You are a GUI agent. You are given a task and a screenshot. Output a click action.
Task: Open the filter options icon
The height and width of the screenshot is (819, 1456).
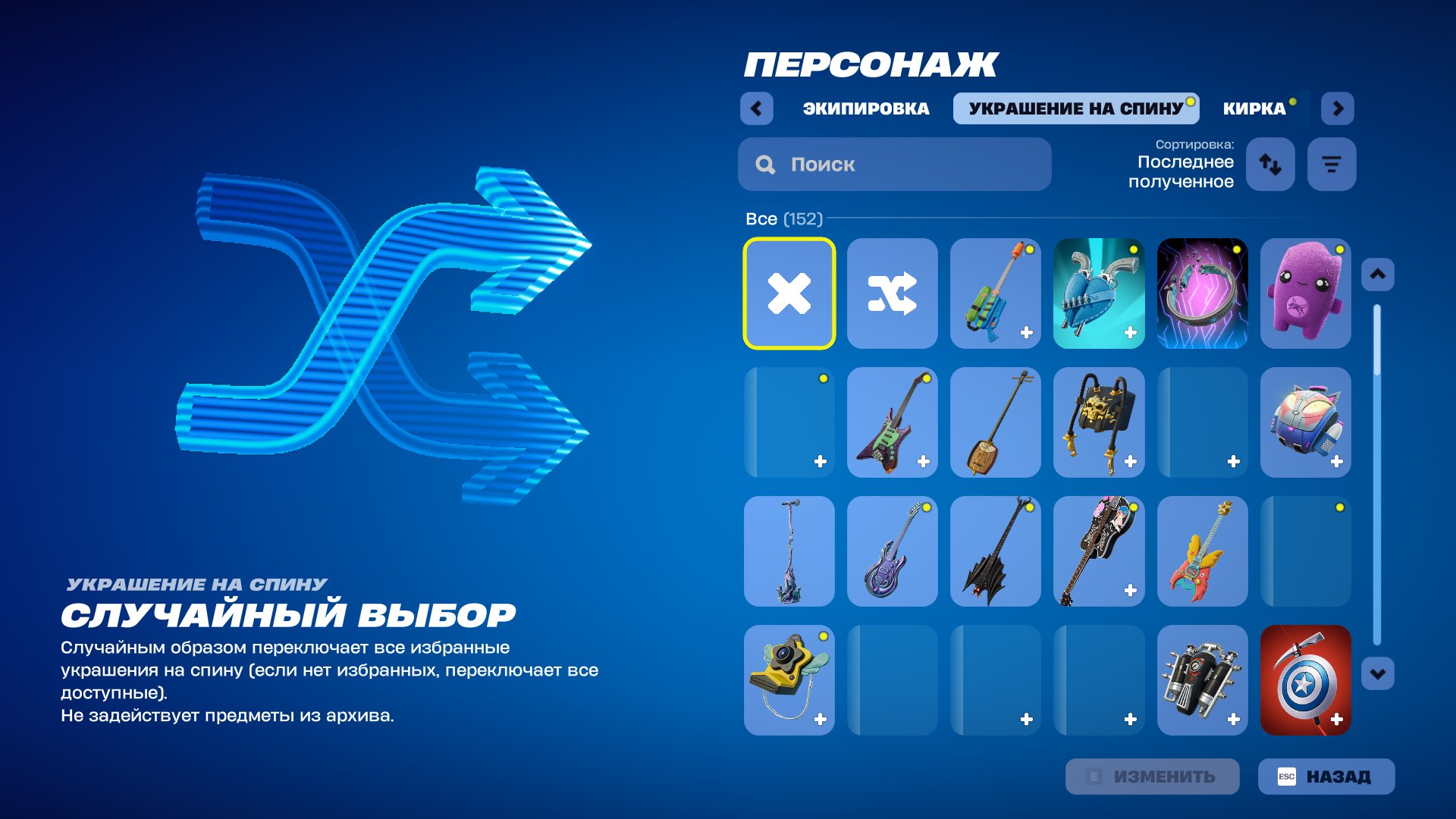pyautogui.click(x=1331, y=164)
